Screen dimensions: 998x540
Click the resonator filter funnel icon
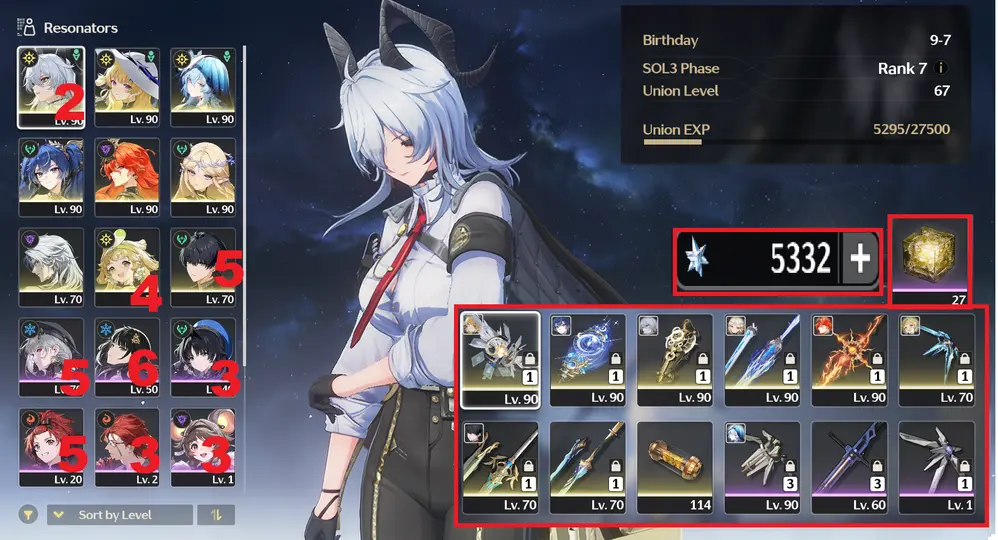tap(28, 515)
